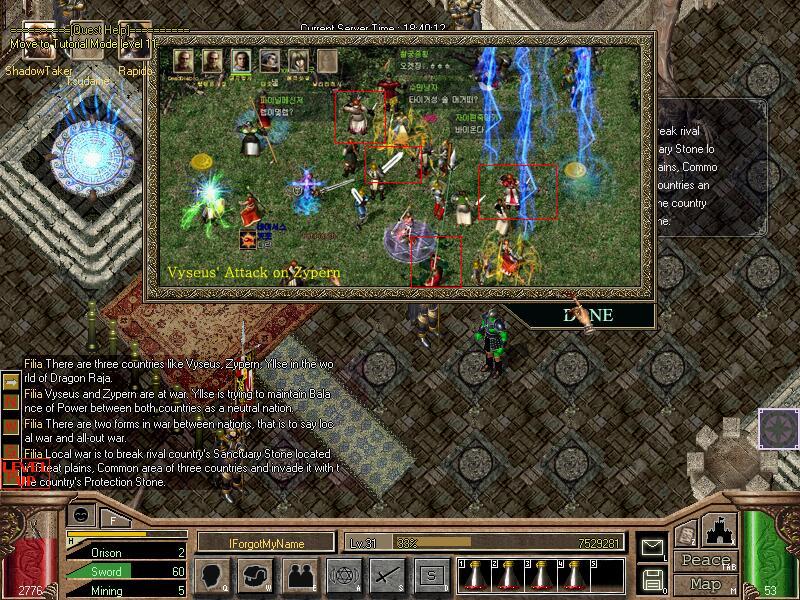Open the castle icon menu
The width and height of the screenshot is (800, 600).
click(722, 529)
